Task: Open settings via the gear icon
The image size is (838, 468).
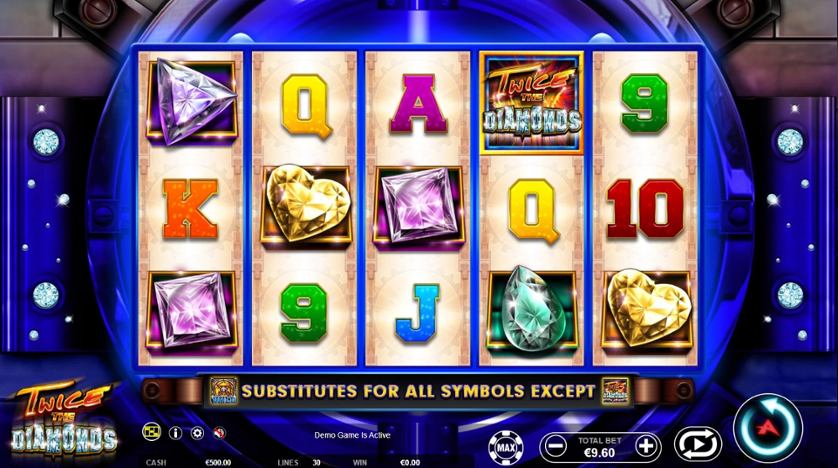Action: pos(197,433)
